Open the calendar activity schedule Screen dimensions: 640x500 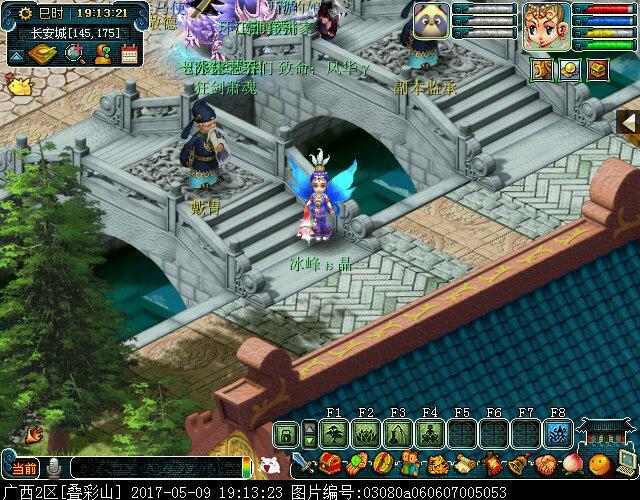pos(129,54)
